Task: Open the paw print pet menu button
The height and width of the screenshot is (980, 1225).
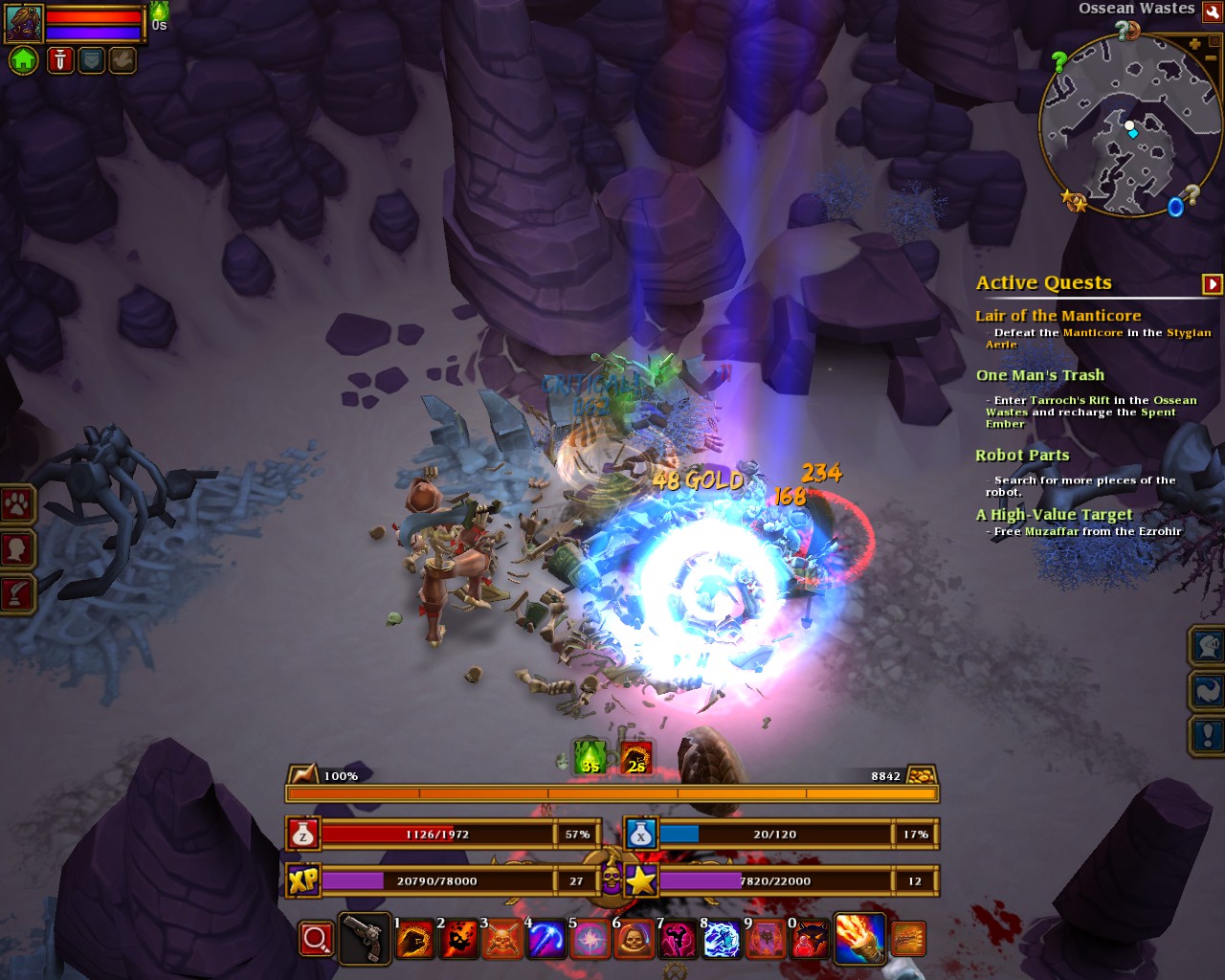Action: pyautogui.click(x=17, y=504)
